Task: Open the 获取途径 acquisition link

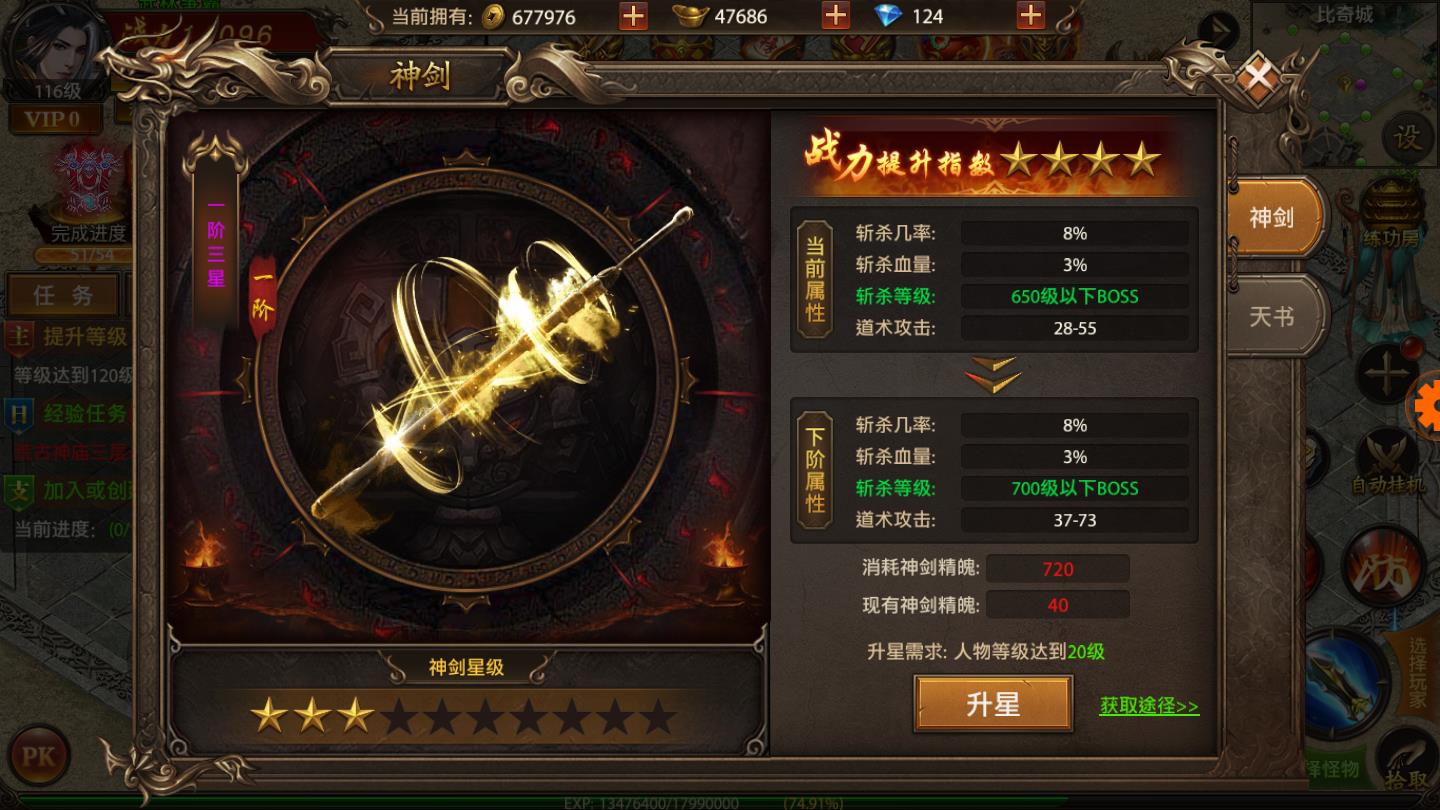Action: point(1148,705)
